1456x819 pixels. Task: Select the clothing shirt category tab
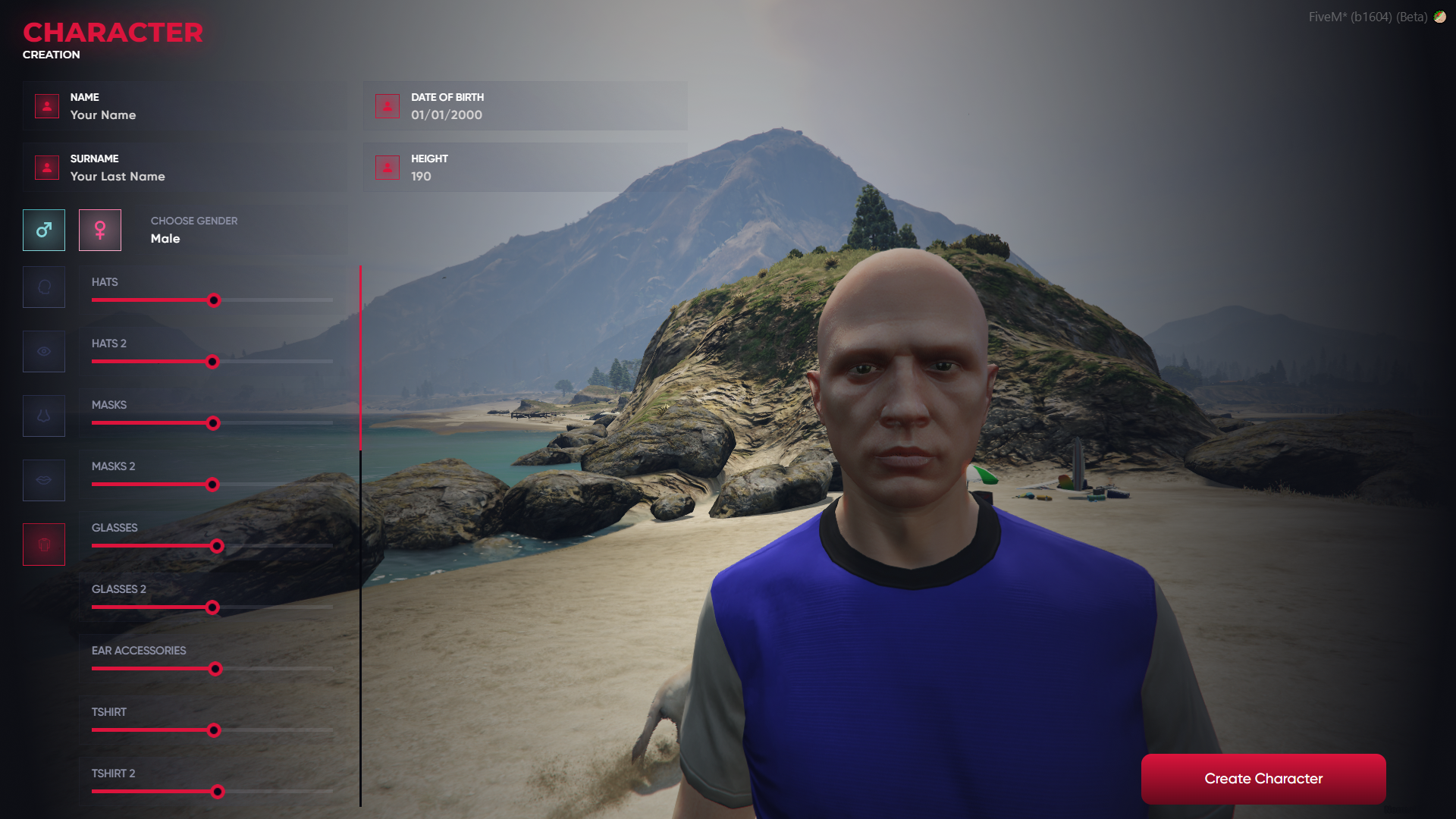tap(44, 544)
